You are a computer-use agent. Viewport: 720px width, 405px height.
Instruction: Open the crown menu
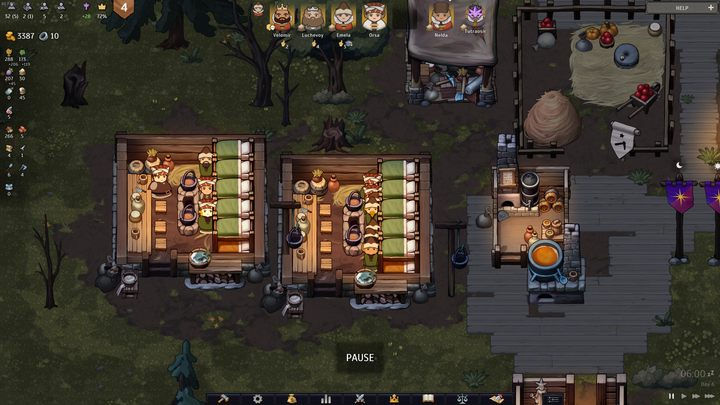pos(394,398)
